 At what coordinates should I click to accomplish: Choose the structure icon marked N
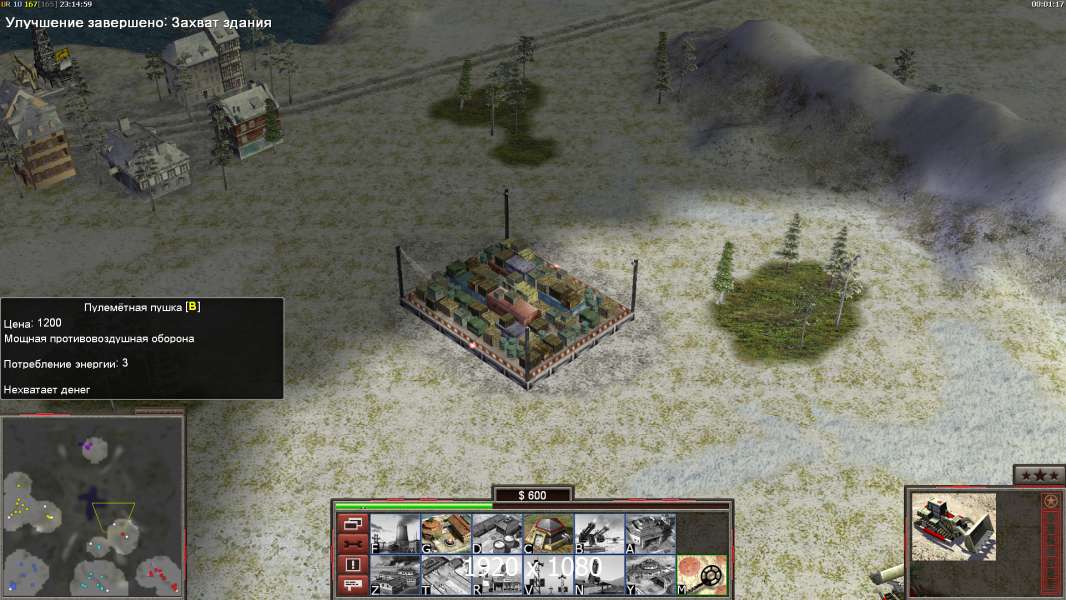pos(599,575)
